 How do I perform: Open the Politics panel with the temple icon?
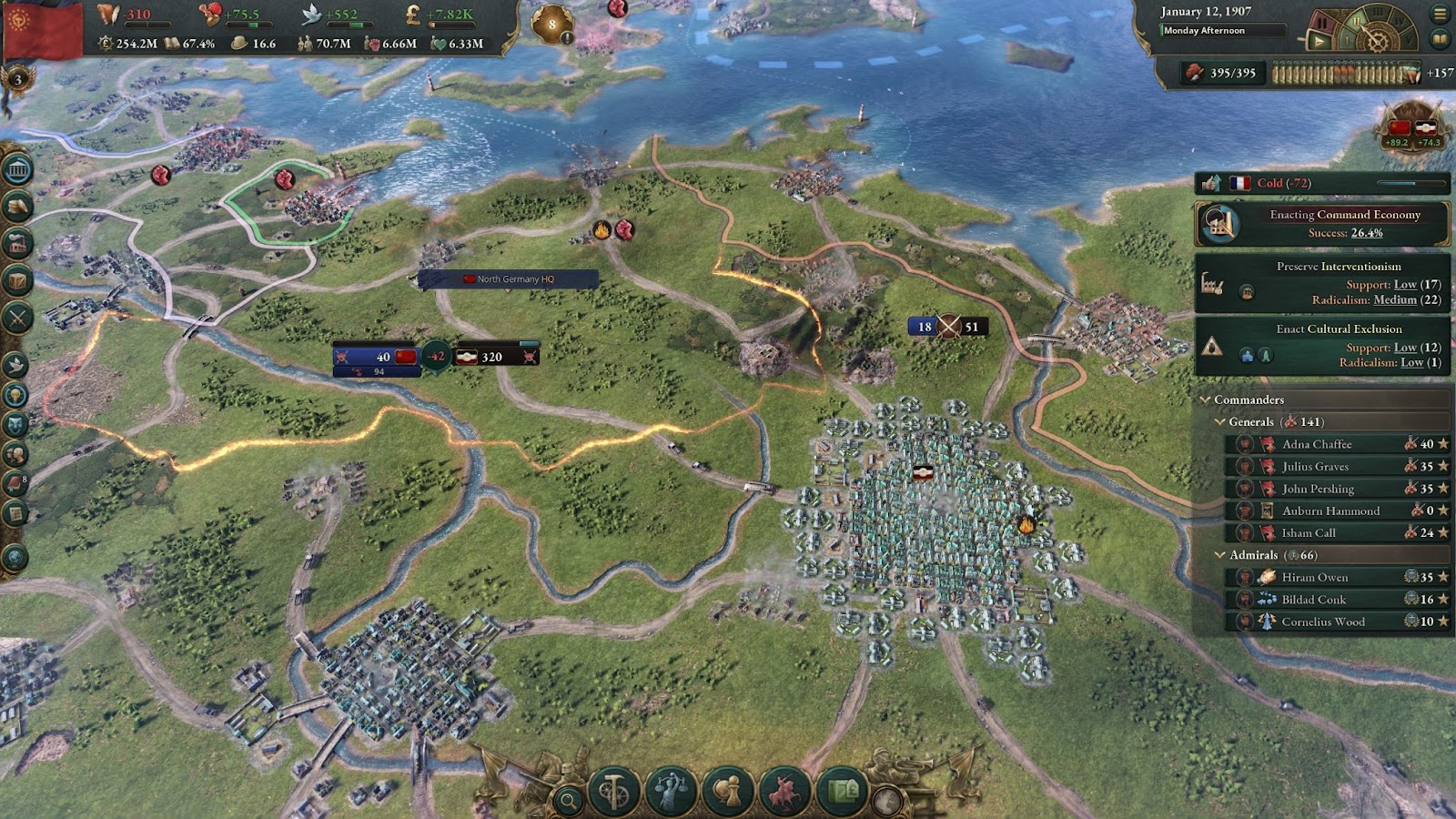pos(17,170)
